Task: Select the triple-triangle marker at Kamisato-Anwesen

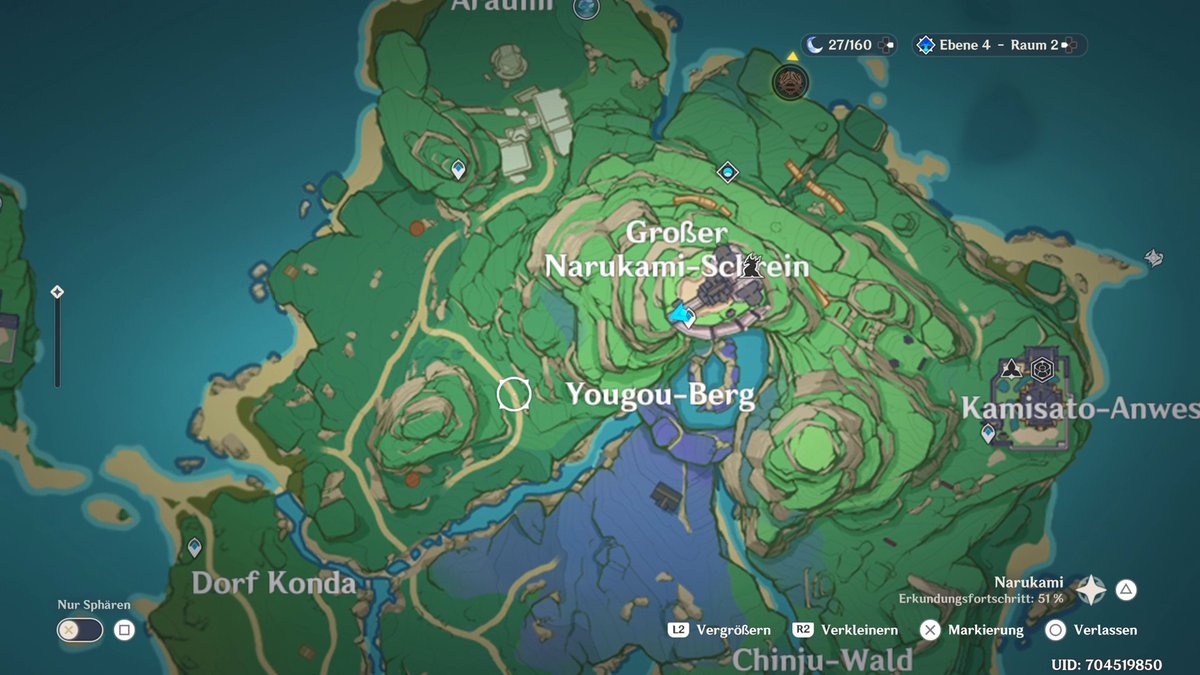Action: (x=1011, y=368)
